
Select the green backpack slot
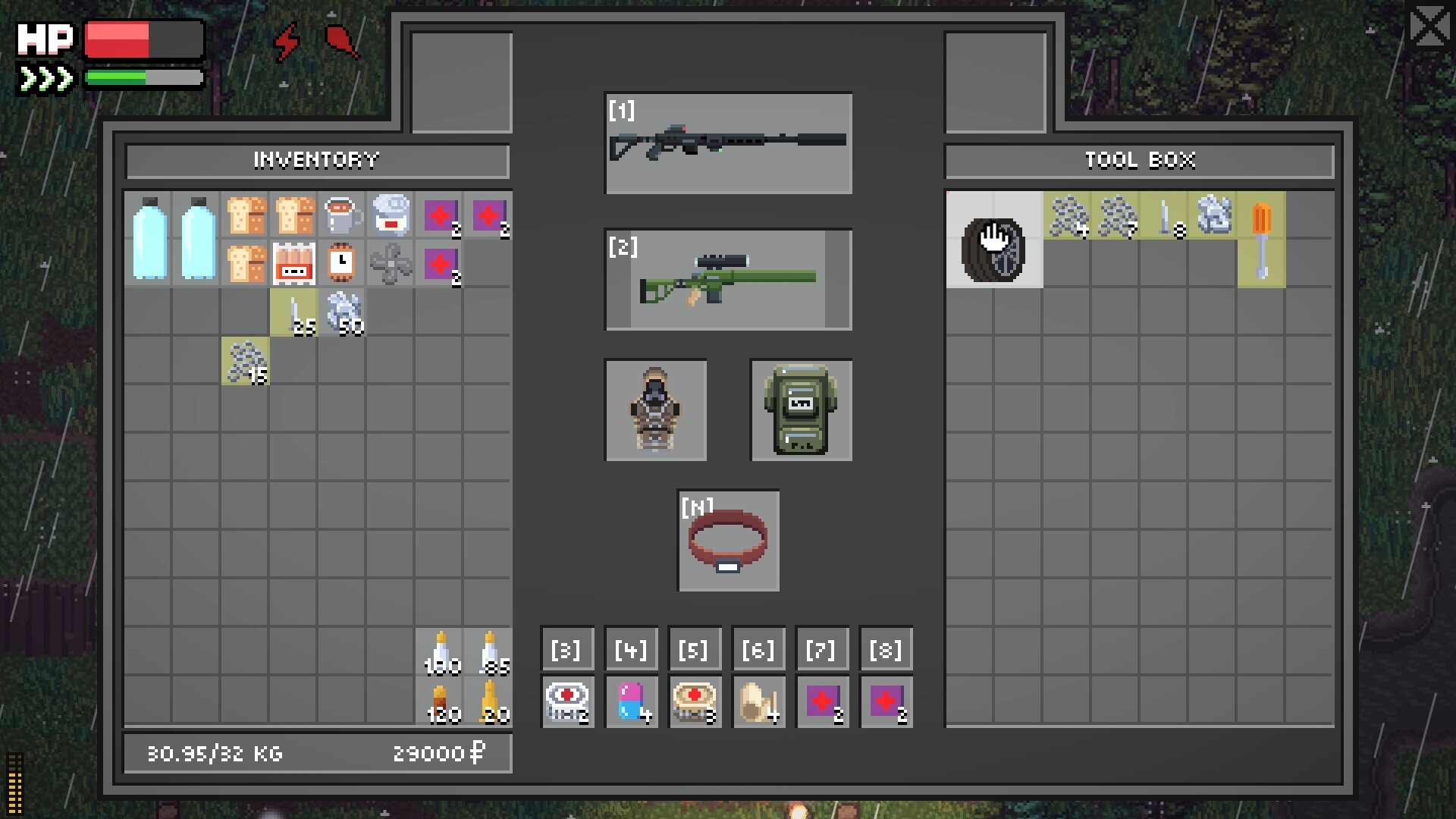pyautogui.click(x=801, y=409)
